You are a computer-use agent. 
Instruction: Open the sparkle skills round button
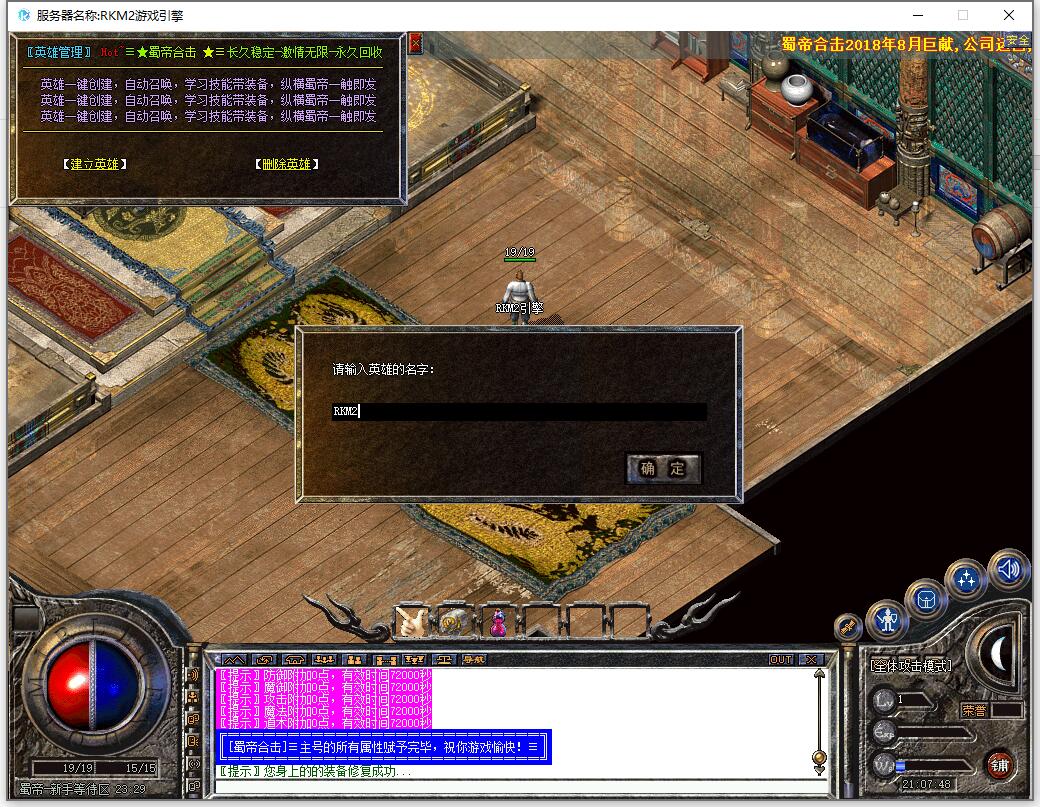(x=966, y=578)
